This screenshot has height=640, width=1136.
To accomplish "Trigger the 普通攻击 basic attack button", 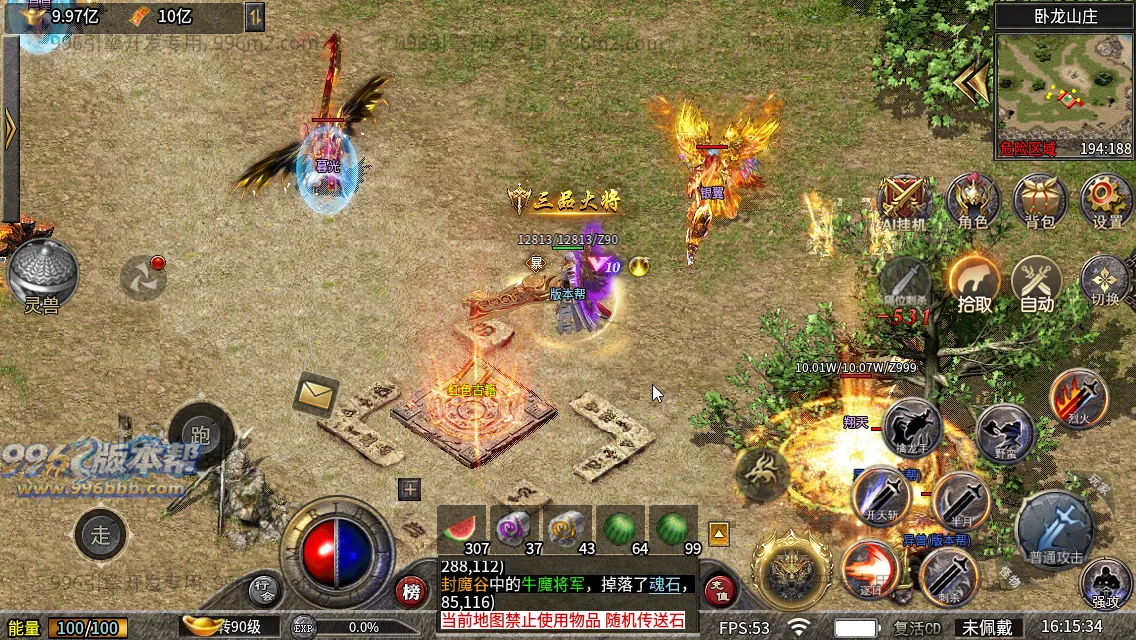I will pyautogui.click(x=1055, y=528).
